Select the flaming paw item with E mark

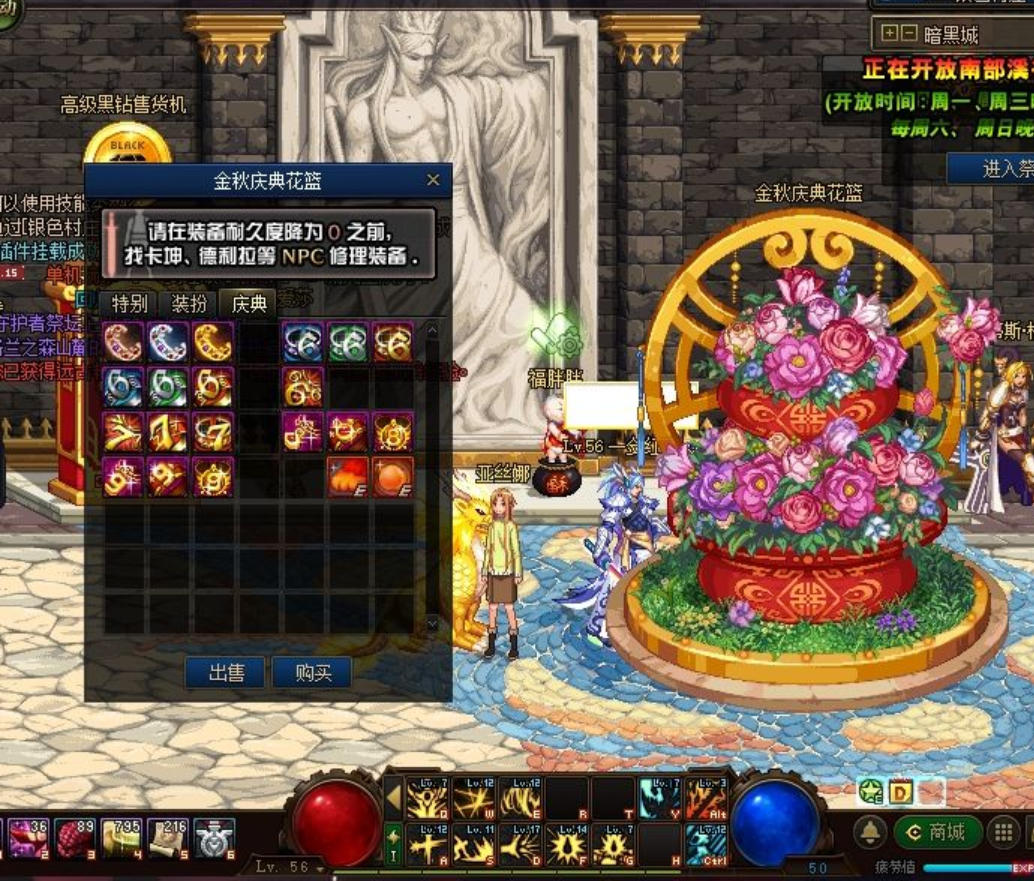point(347,477)
